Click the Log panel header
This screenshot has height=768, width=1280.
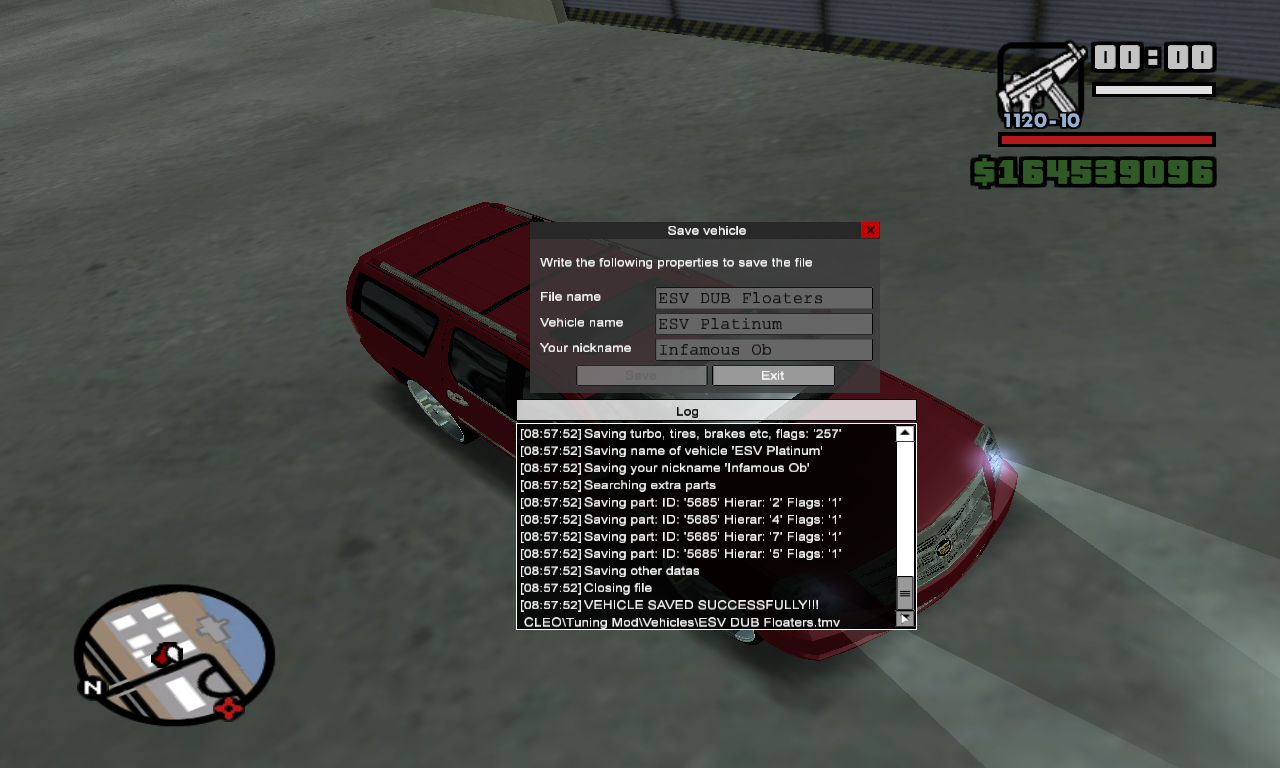tap(687, 411)
